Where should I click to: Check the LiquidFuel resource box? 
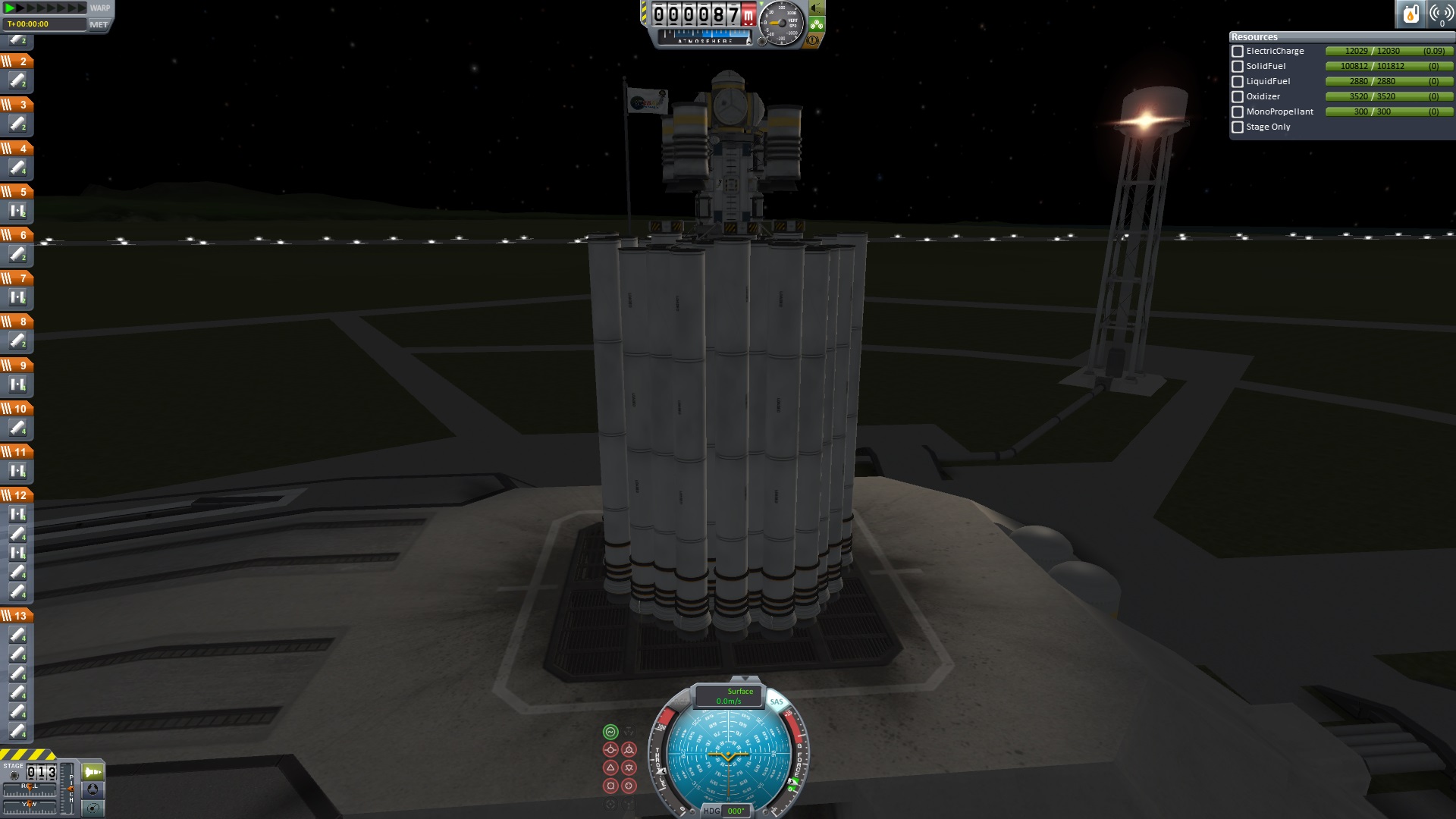(1238, 82)
